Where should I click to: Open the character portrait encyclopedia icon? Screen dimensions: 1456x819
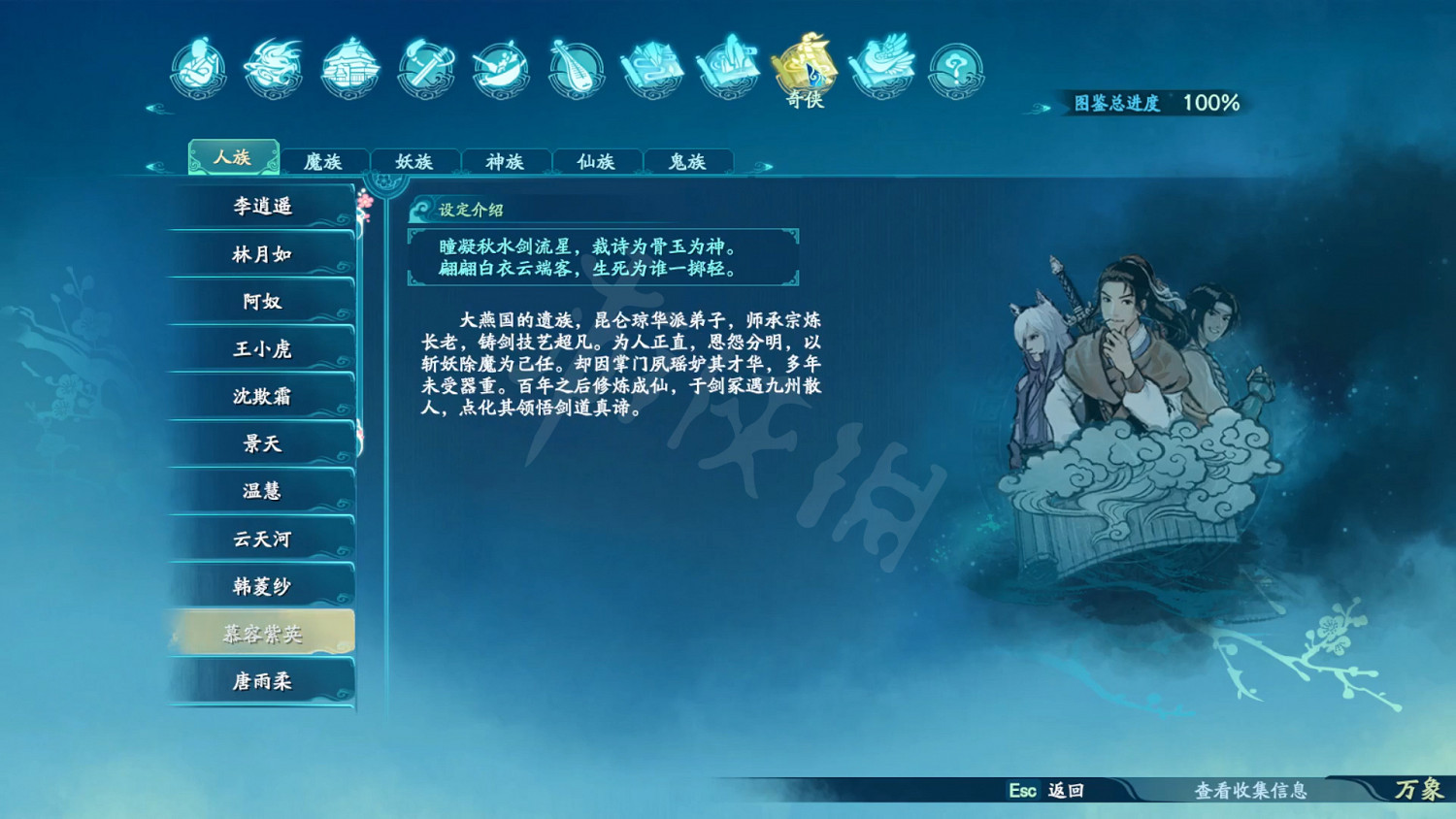(x=199, y=68)
